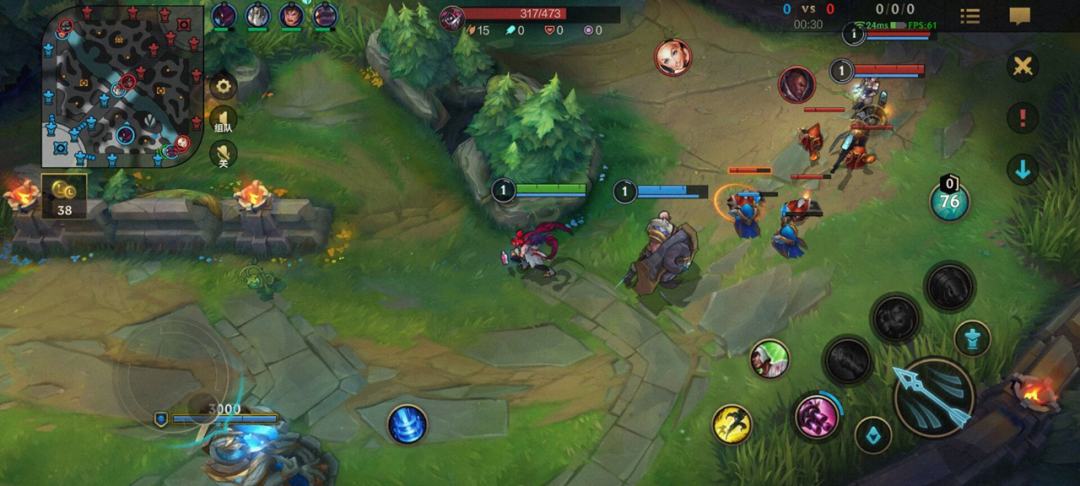Image resolution: width=1080 pixels, height=486 pixels.
Task: Select the turret-target attack button
Action: pyautogui.click(x=972, y=338)
